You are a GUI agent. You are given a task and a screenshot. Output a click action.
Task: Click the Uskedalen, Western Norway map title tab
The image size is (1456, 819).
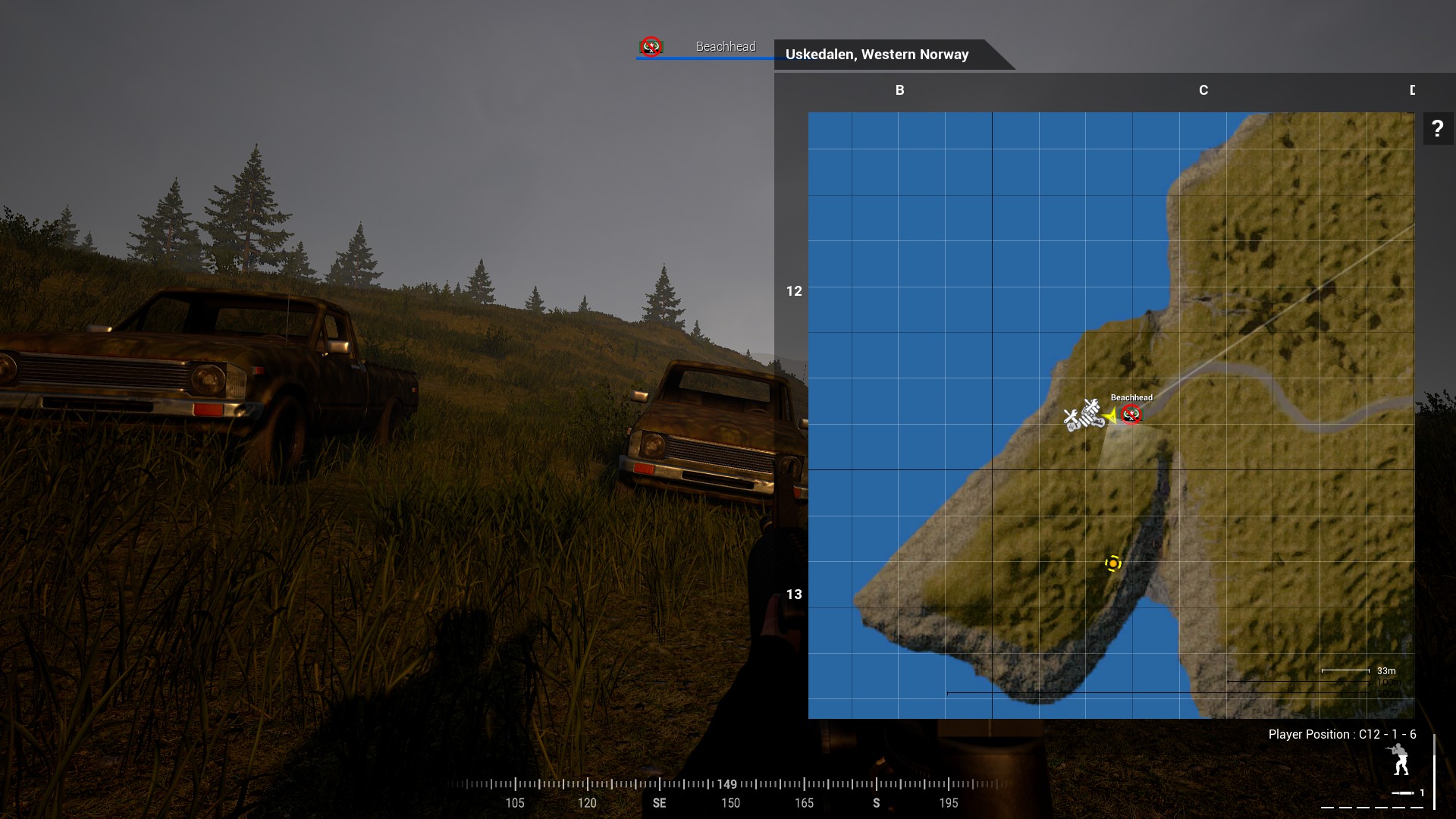tap(877, 55)
